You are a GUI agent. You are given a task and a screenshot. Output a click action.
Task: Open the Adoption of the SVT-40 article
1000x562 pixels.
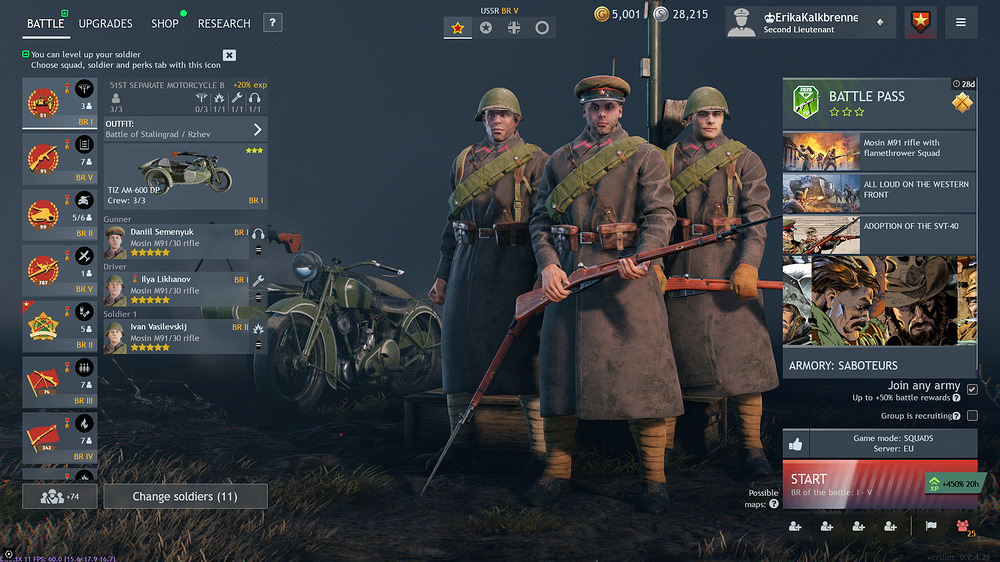point(879,234)
